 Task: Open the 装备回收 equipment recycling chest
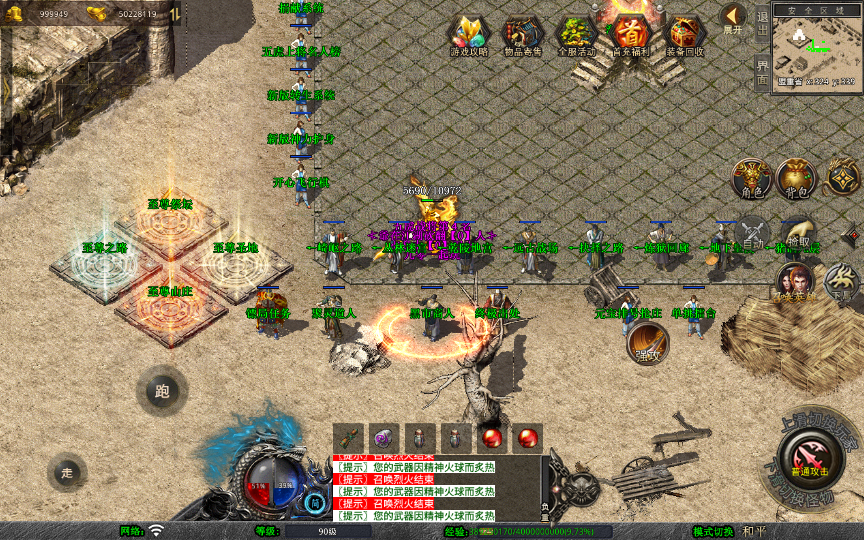(684, 35)
